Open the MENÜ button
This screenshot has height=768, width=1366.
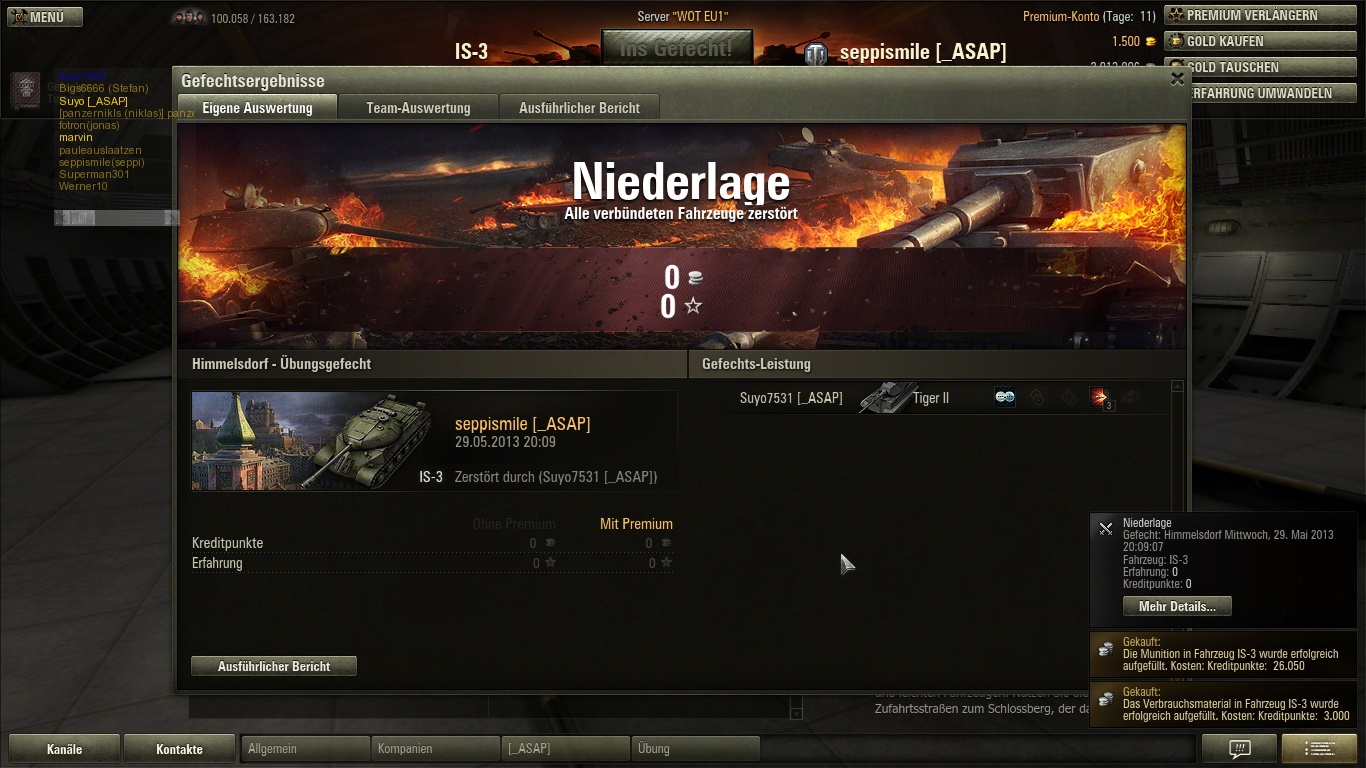click(45, 17)
